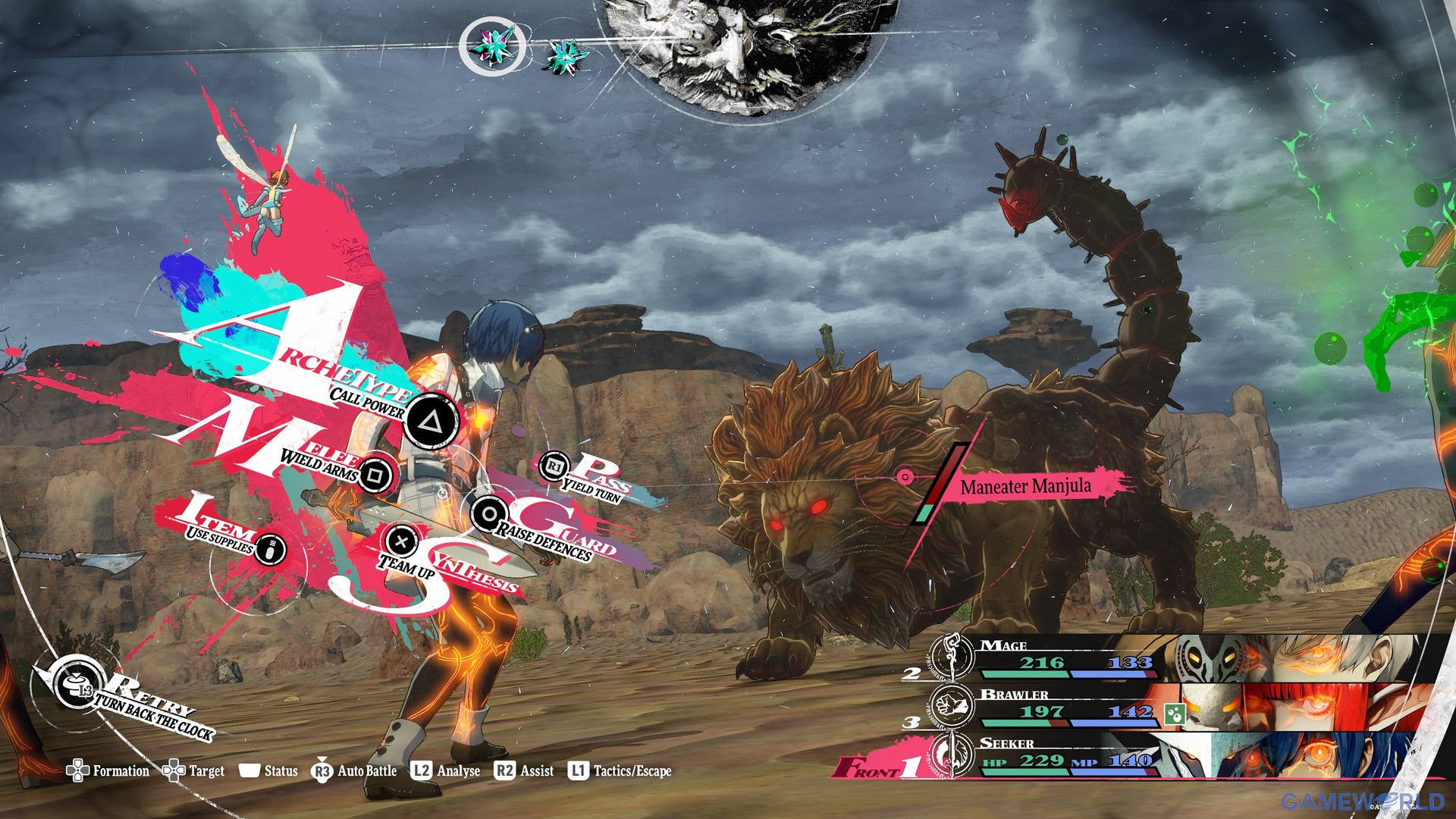Open the Formation option

click(108, 771)
